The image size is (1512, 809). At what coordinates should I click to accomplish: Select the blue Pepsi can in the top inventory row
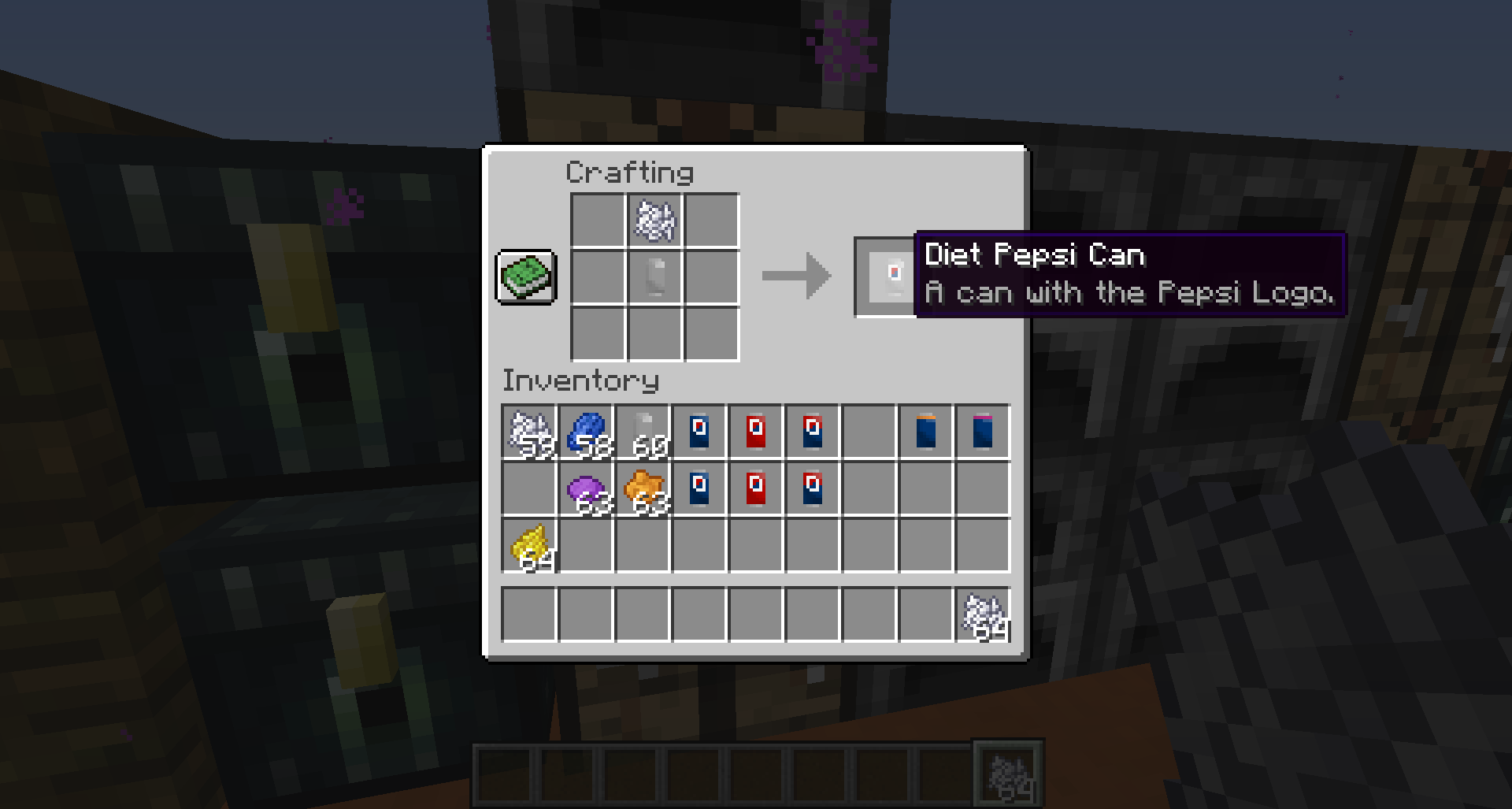pyautogui.click(x=701, y=432)
